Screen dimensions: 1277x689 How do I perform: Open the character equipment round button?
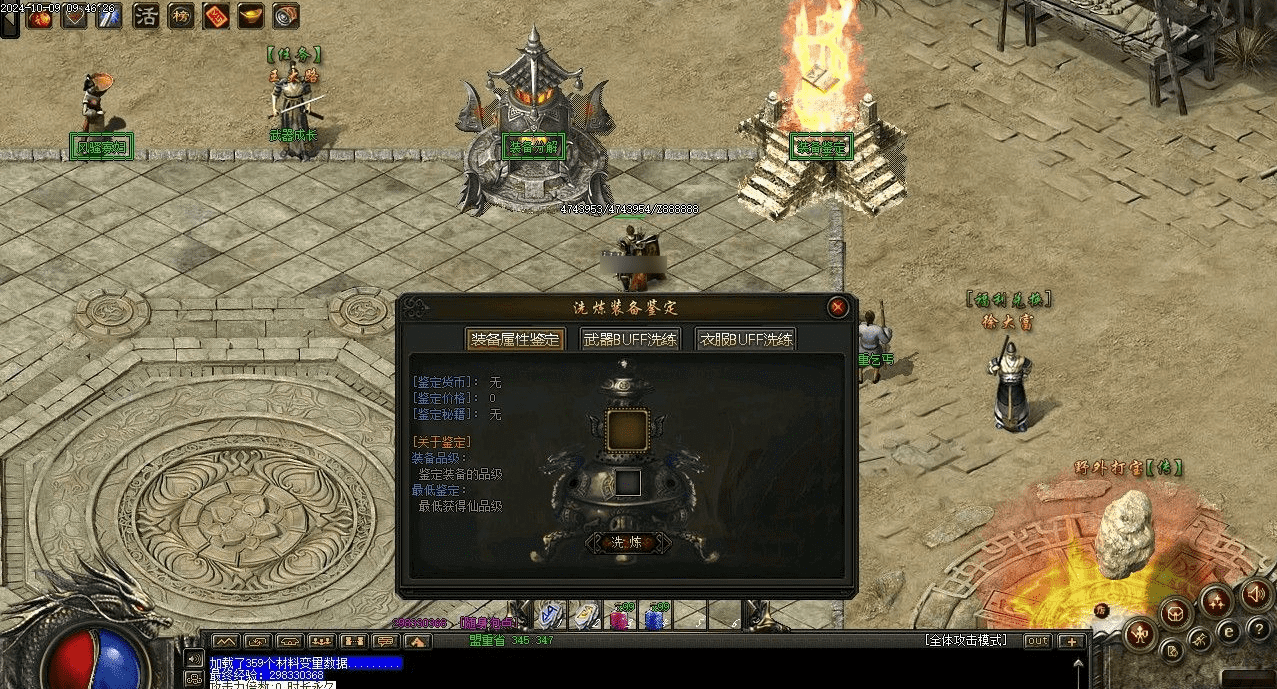click(1140, 633)
